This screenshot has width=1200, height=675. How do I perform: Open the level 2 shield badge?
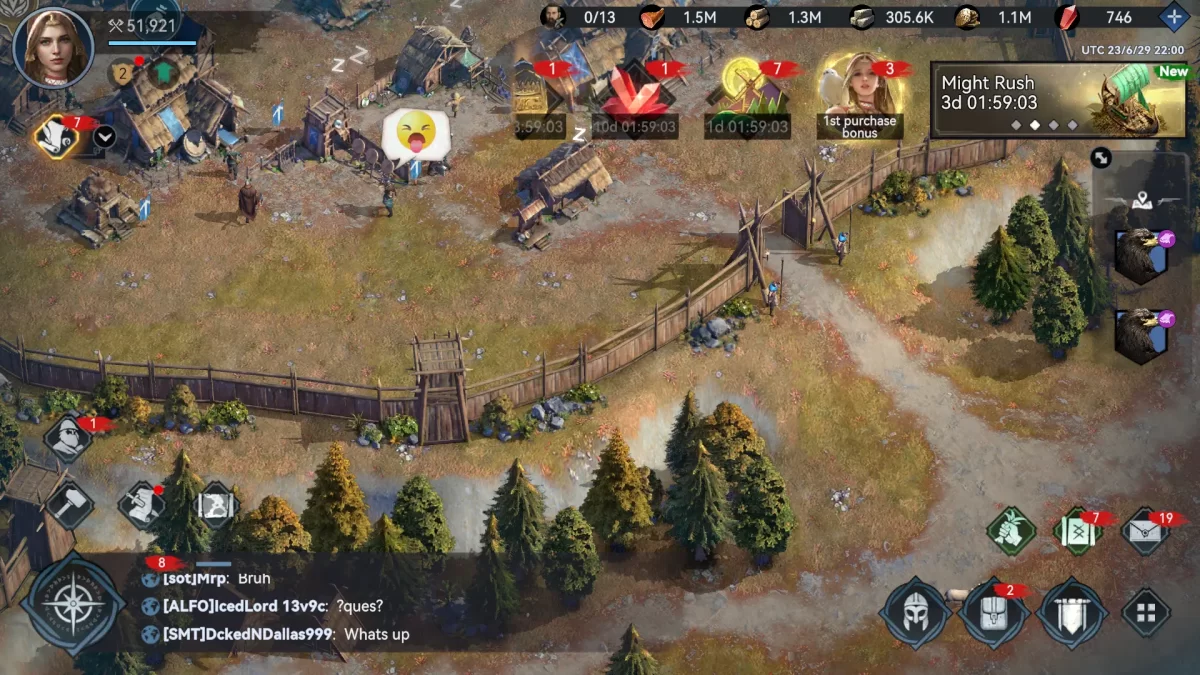point(121,73)
